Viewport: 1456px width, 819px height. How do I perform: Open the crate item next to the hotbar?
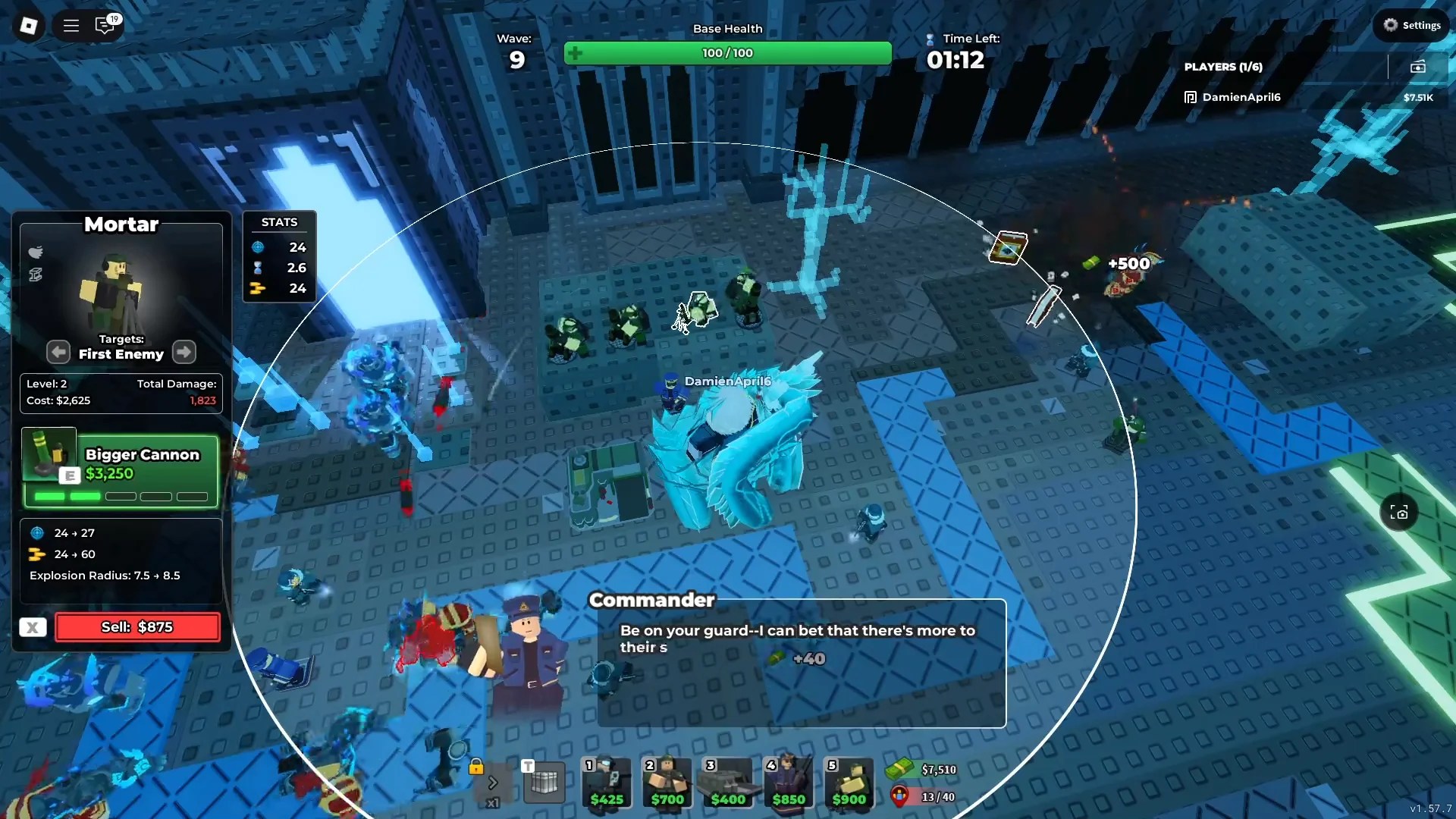[544, 783]
